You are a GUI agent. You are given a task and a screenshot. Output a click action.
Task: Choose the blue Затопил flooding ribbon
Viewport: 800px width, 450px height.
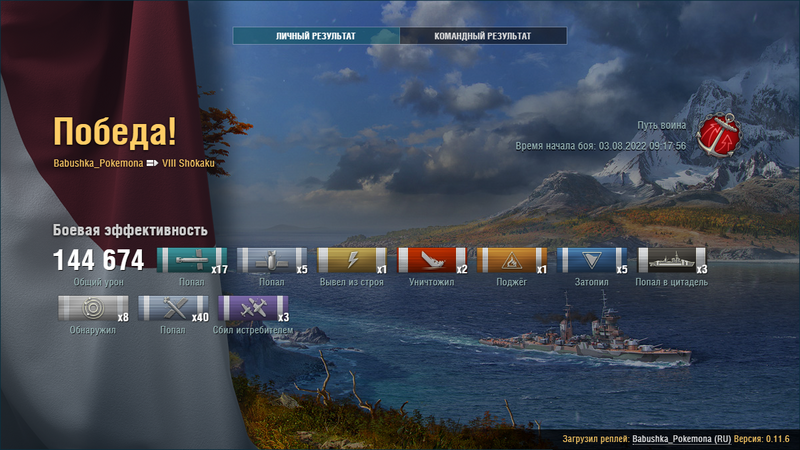588,261
